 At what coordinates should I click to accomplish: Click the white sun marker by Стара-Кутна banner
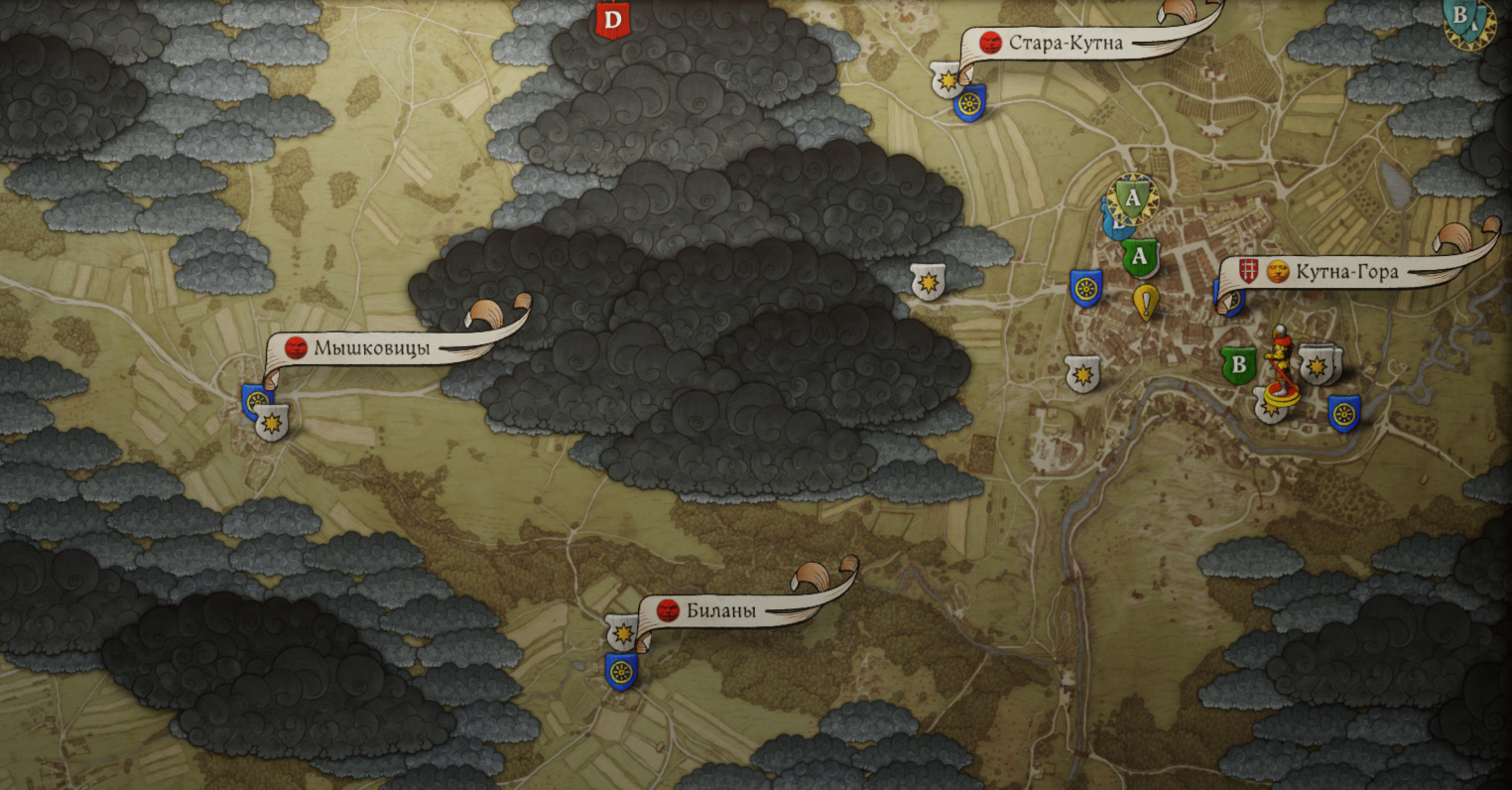(946, 78)
